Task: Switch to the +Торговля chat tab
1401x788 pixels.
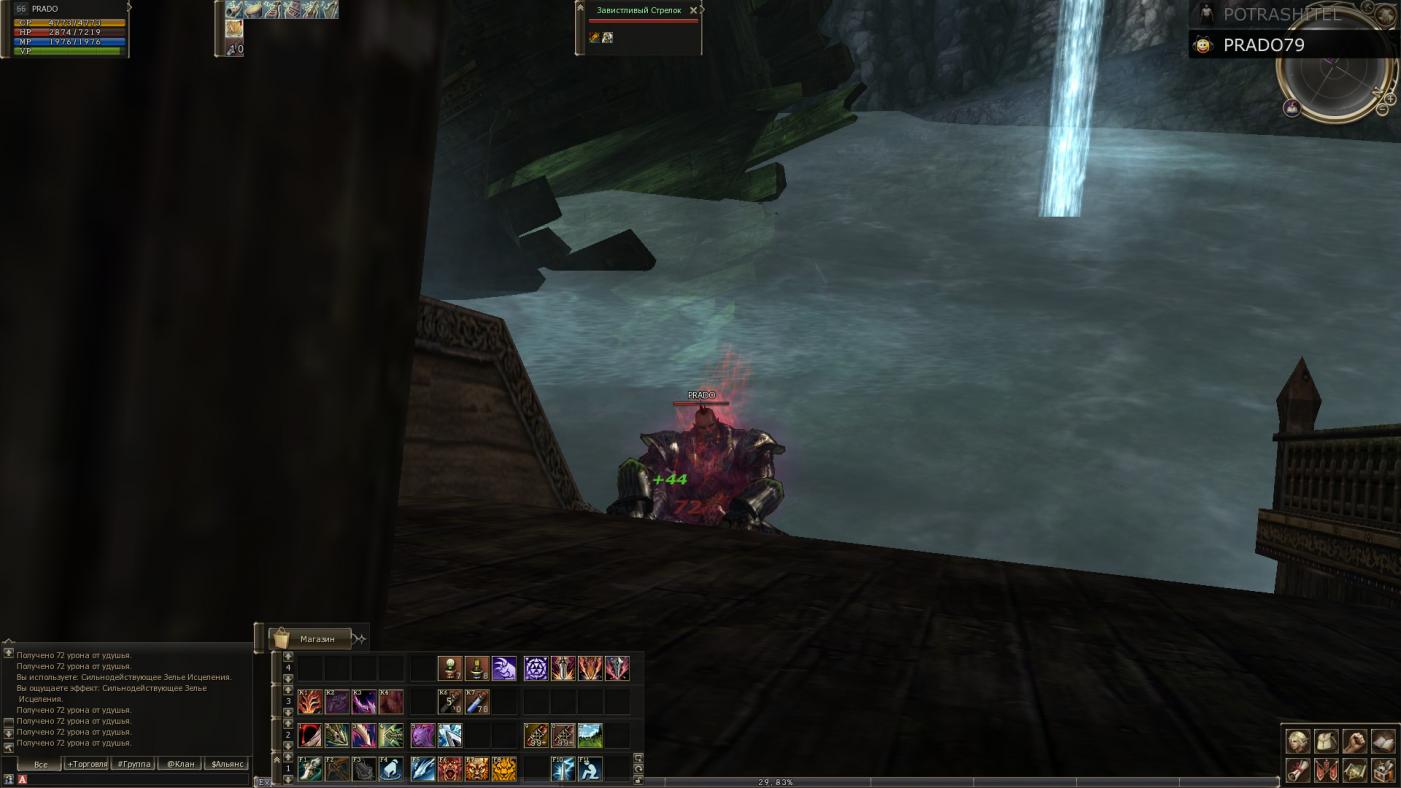Action: (87, 764)
